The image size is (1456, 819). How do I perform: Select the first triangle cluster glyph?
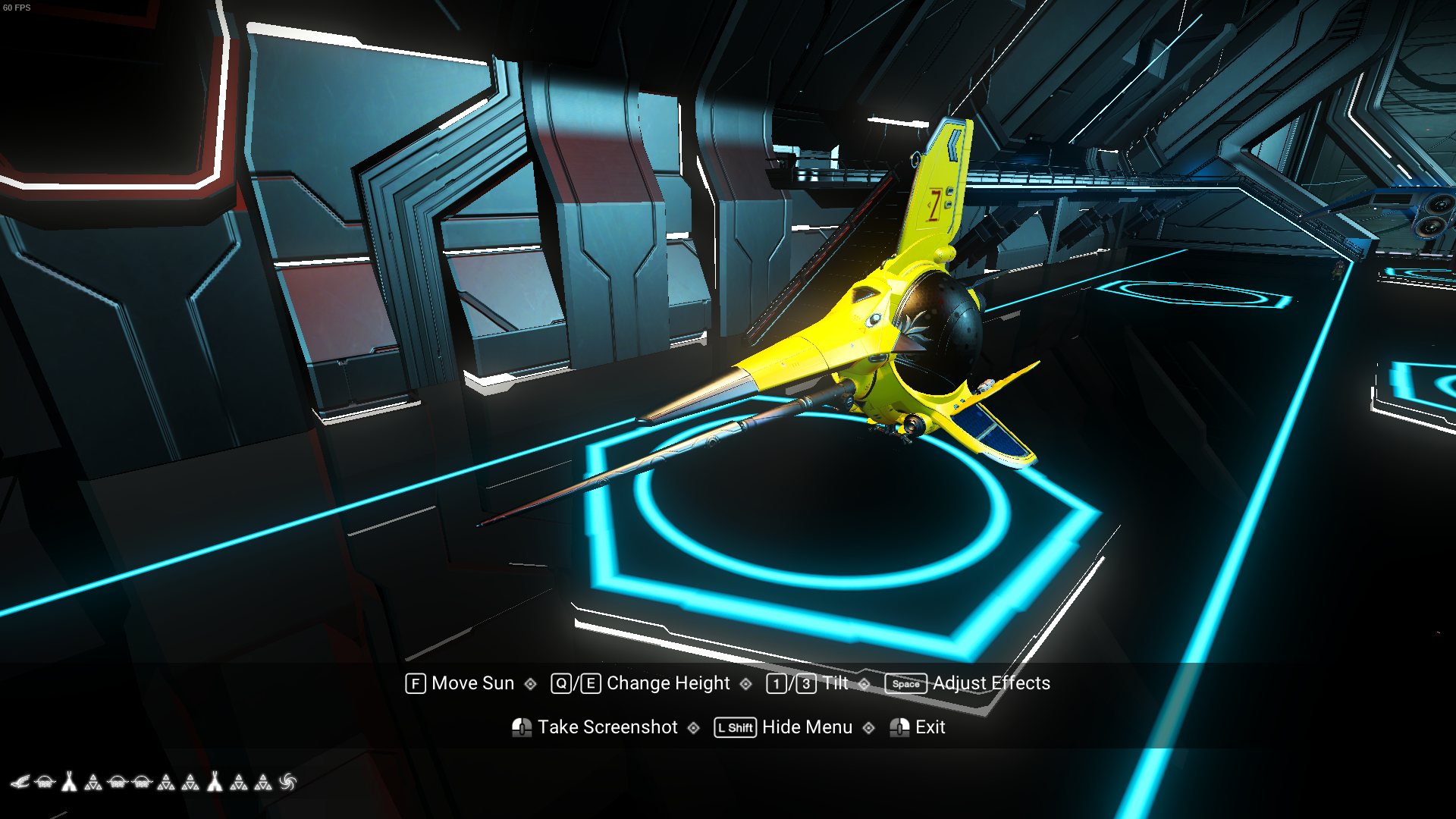(94, 782)
